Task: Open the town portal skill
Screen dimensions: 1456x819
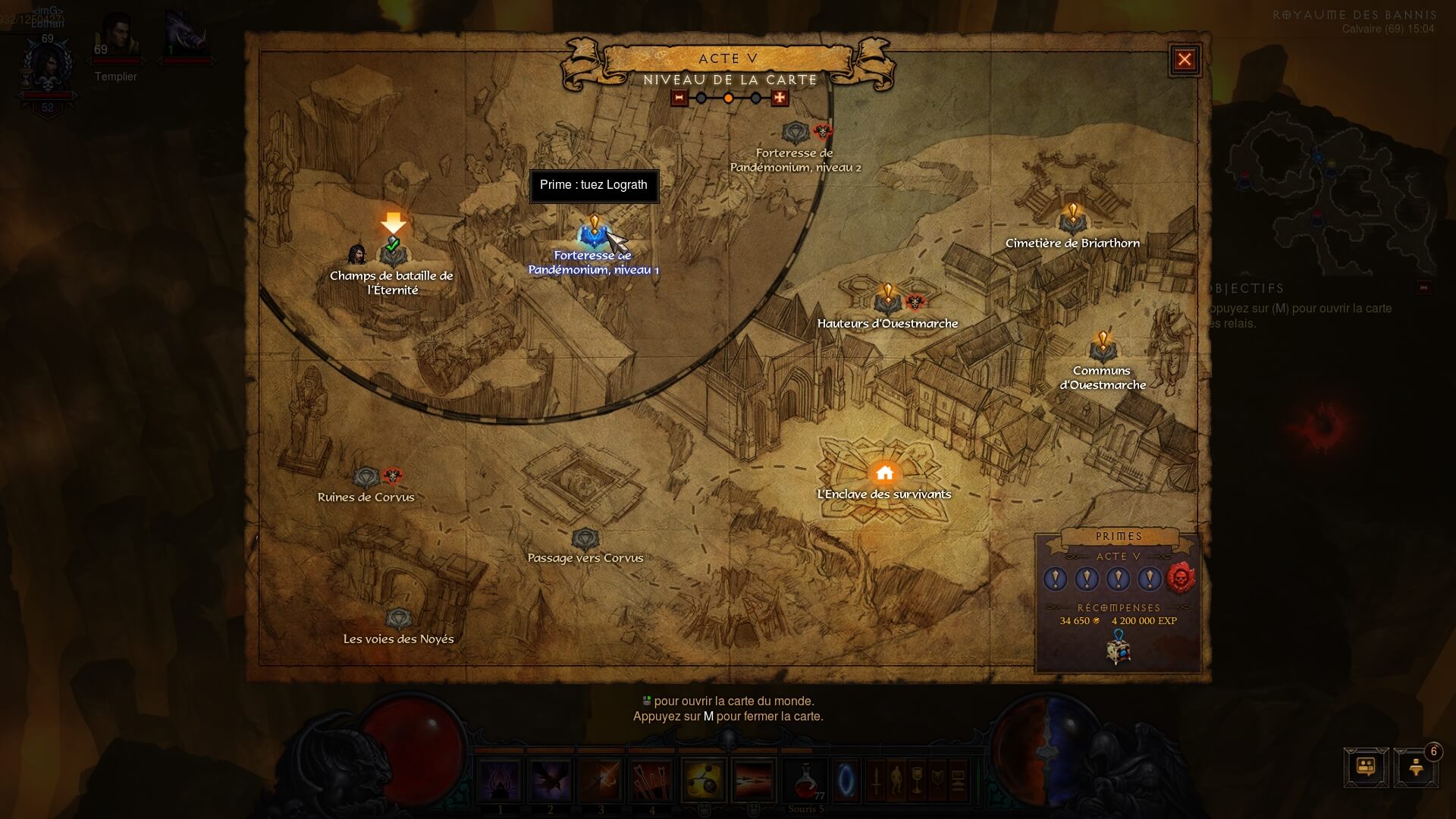Action: (x=846, y=780)
